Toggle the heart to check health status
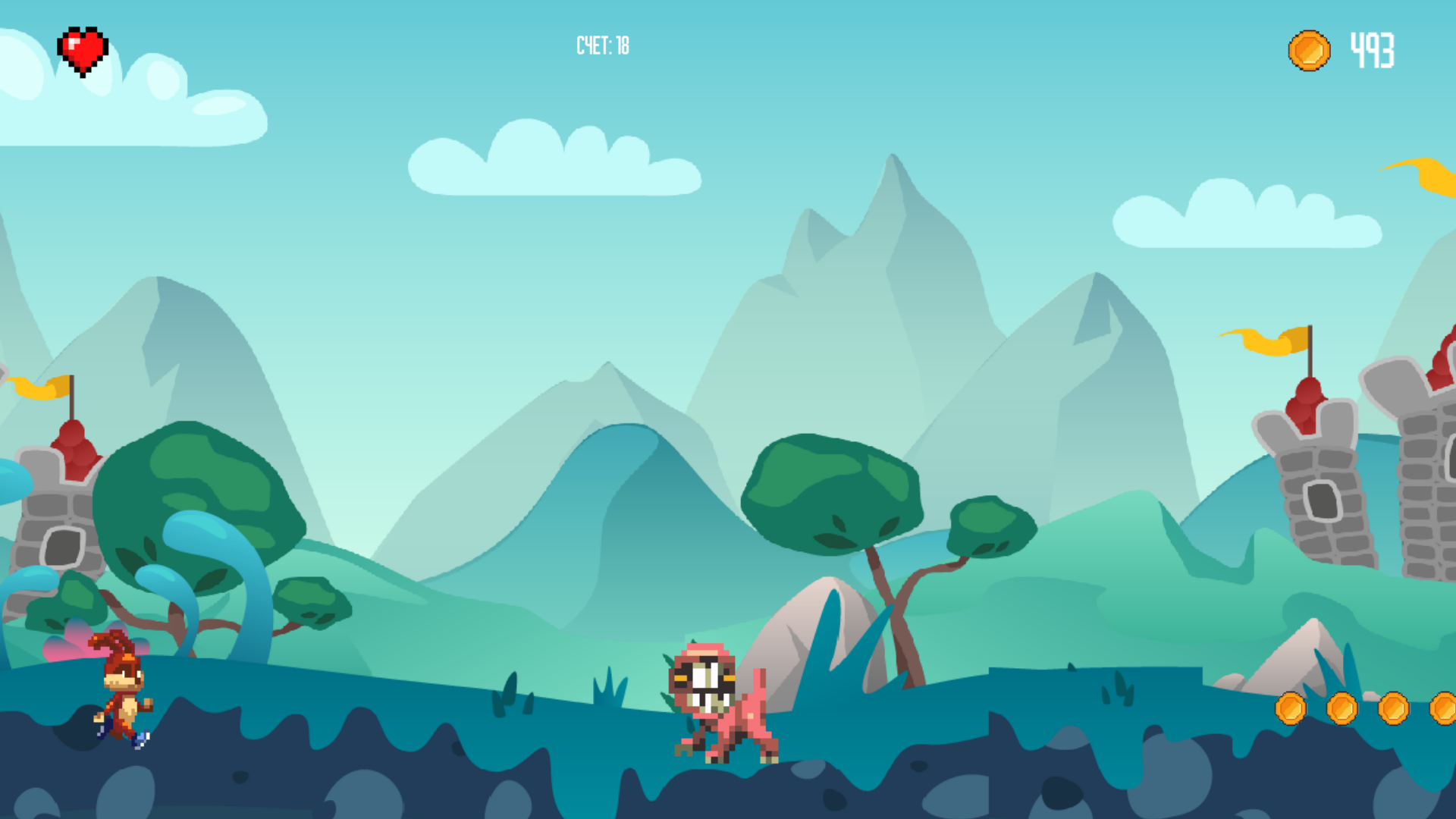Screen dimensions: 1456x819 coord(82,49)
